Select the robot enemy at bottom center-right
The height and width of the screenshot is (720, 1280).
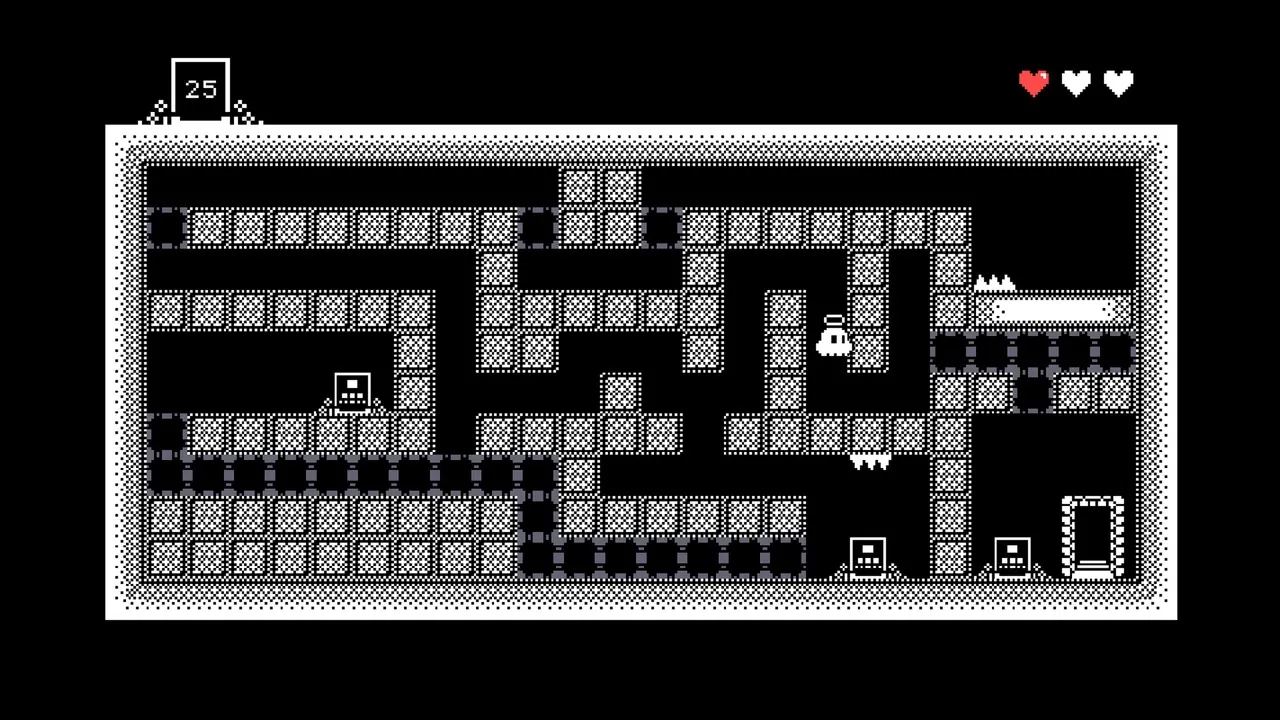(x=866, y=553)
